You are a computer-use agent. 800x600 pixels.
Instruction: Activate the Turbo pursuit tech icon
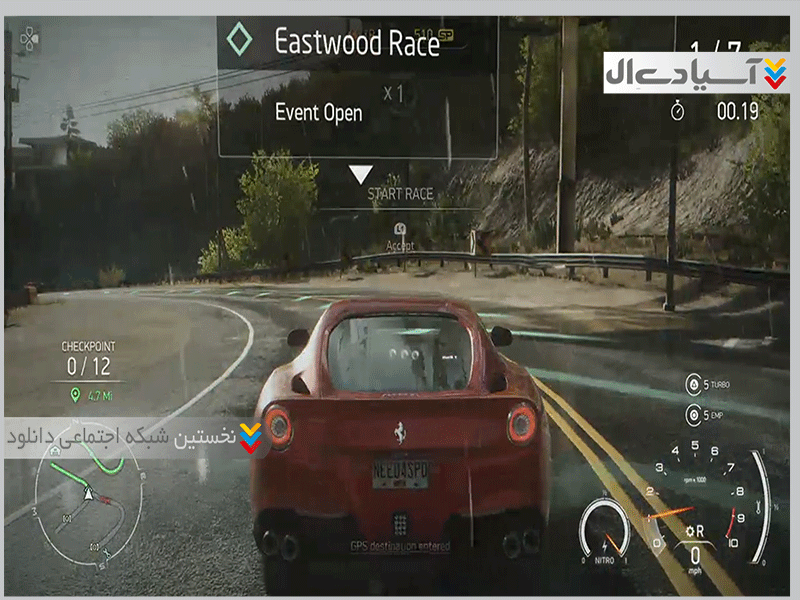pyautogui.click(x=692, y=384)
